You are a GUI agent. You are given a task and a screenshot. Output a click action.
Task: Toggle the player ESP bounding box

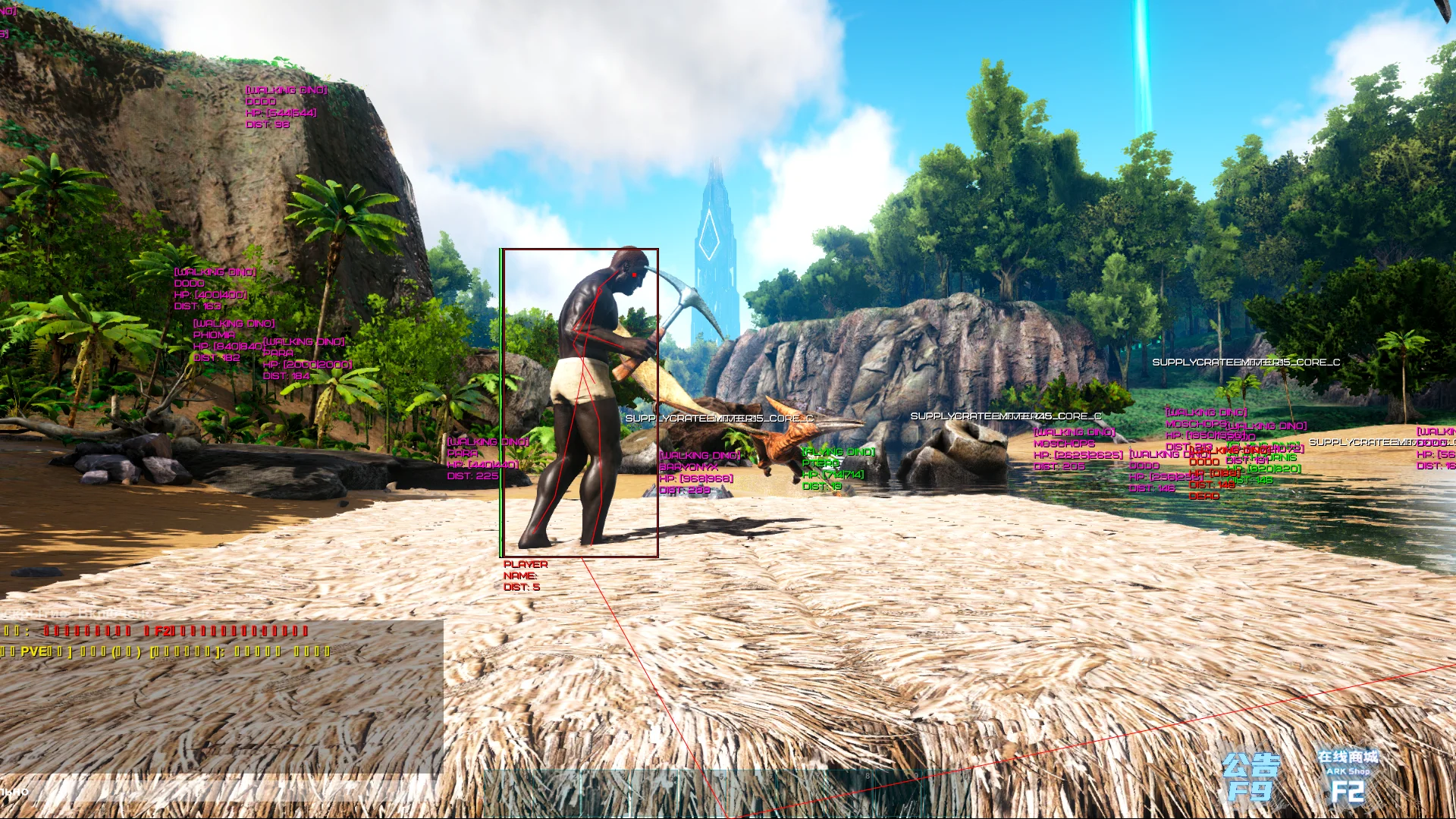579,250
